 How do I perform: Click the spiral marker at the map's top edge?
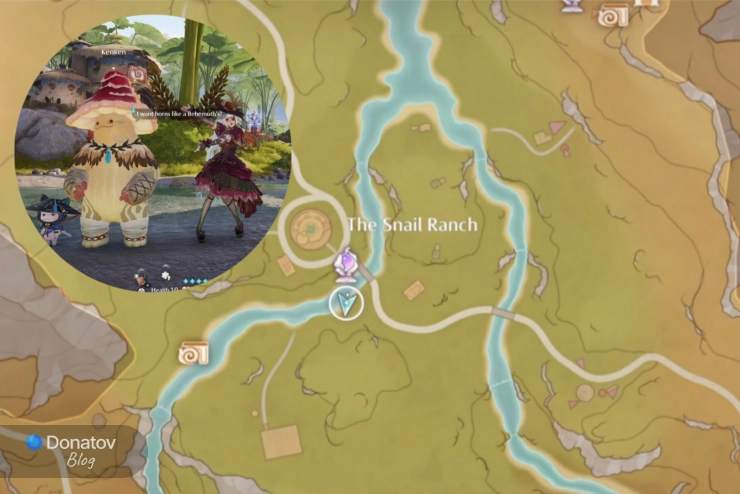point(612,15)
